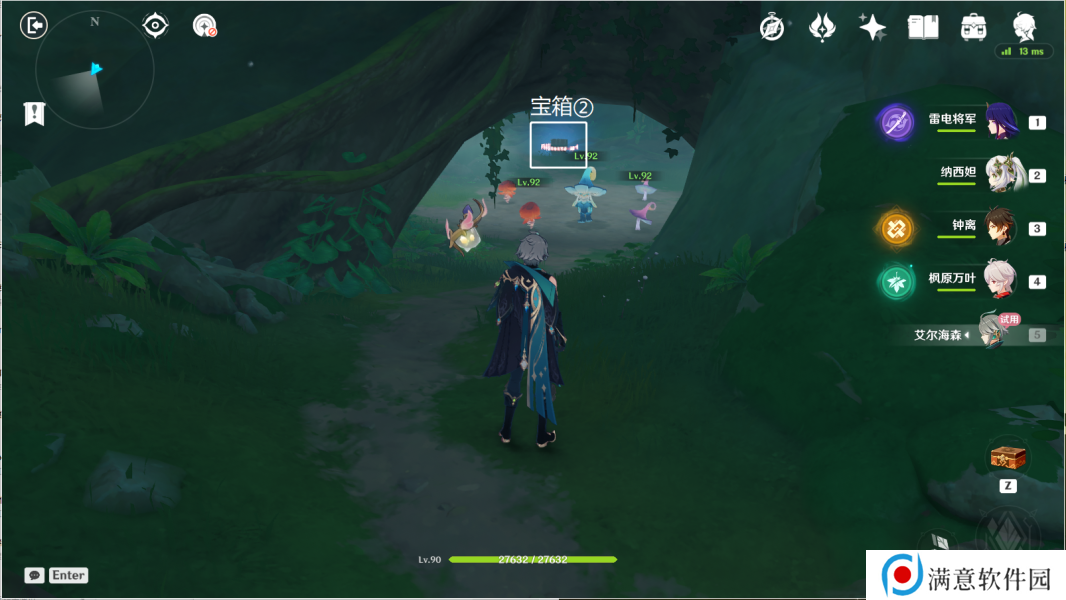The width and height of the screenshot is (1066, 600).
Task: Switch to party member 钟离
Action: [x=1000, y=228]
